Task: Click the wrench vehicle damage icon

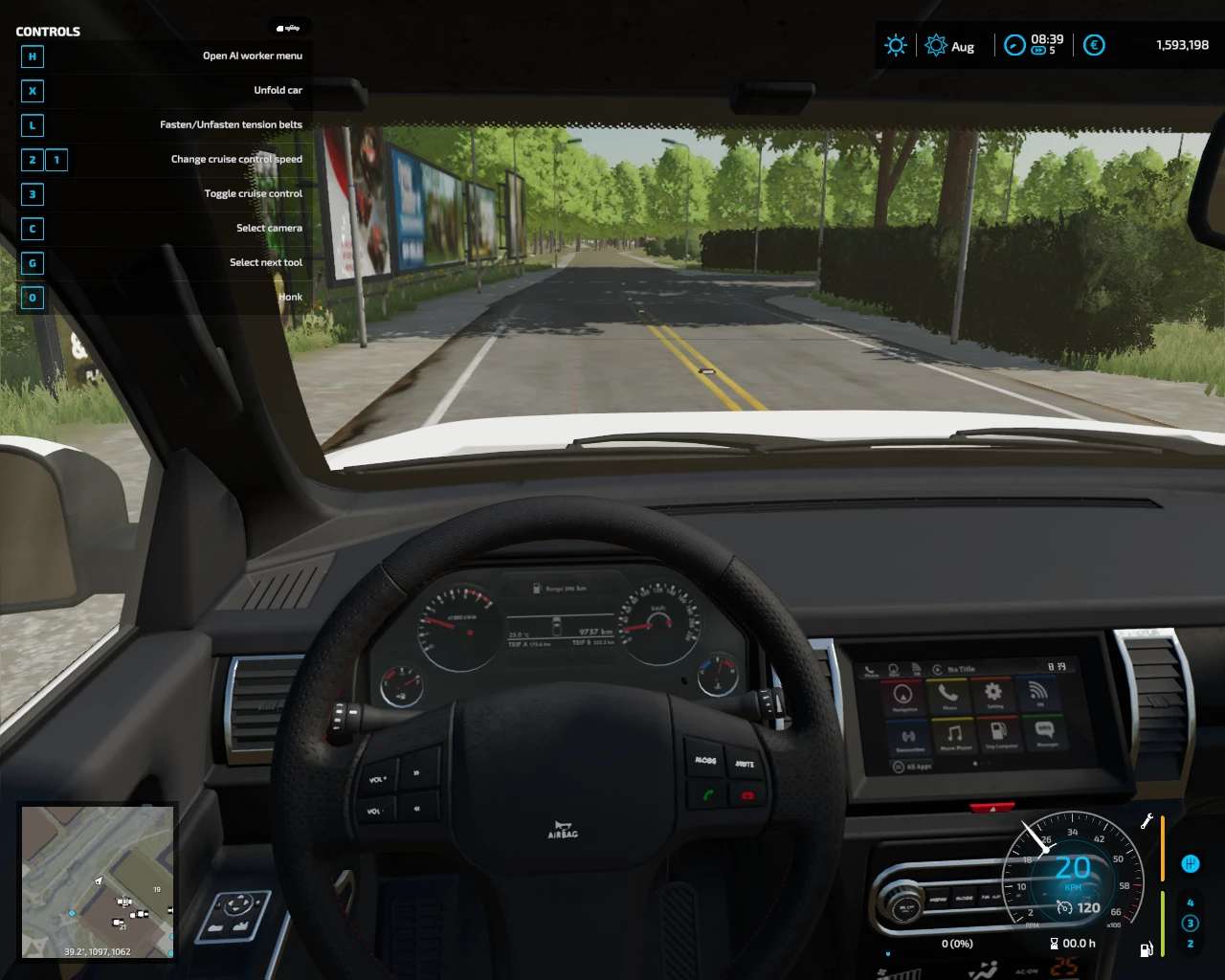Action: 1147,821
